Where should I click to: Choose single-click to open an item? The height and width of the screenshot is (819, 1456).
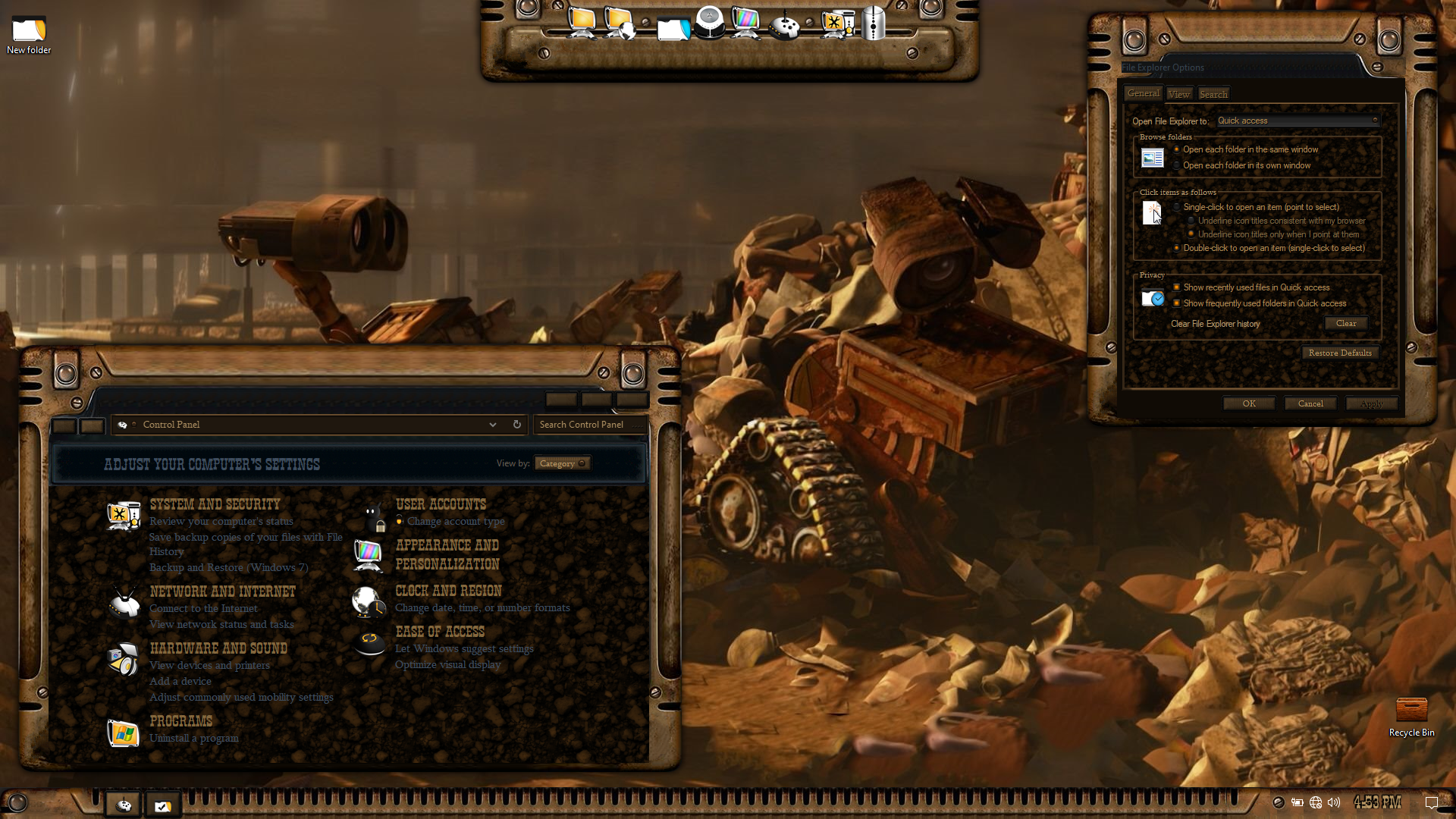(x=1177, y=207)
